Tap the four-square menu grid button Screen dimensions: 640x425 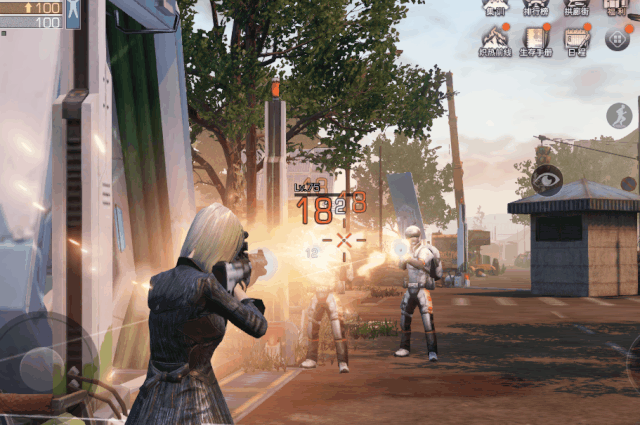pyautogui.click(x=617, y=38)
